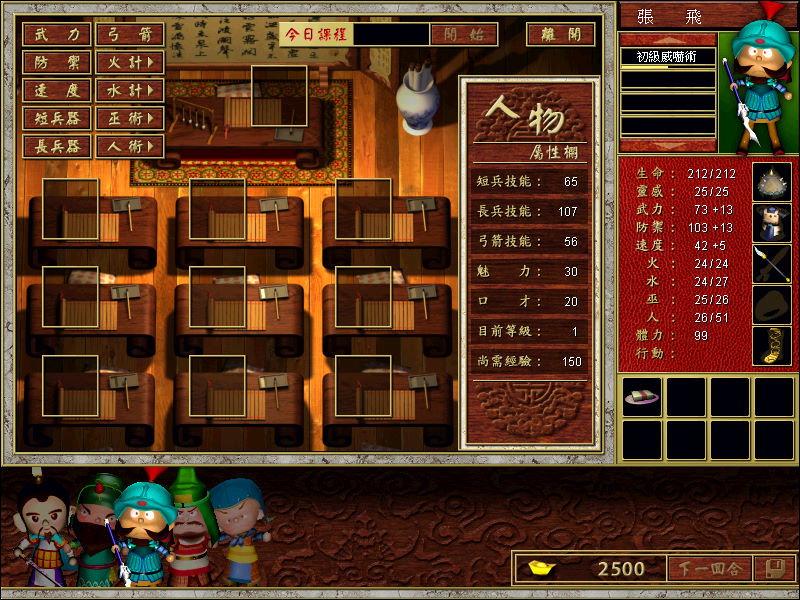Expand the 人術 human arts submenu

(x=130, y=146)
